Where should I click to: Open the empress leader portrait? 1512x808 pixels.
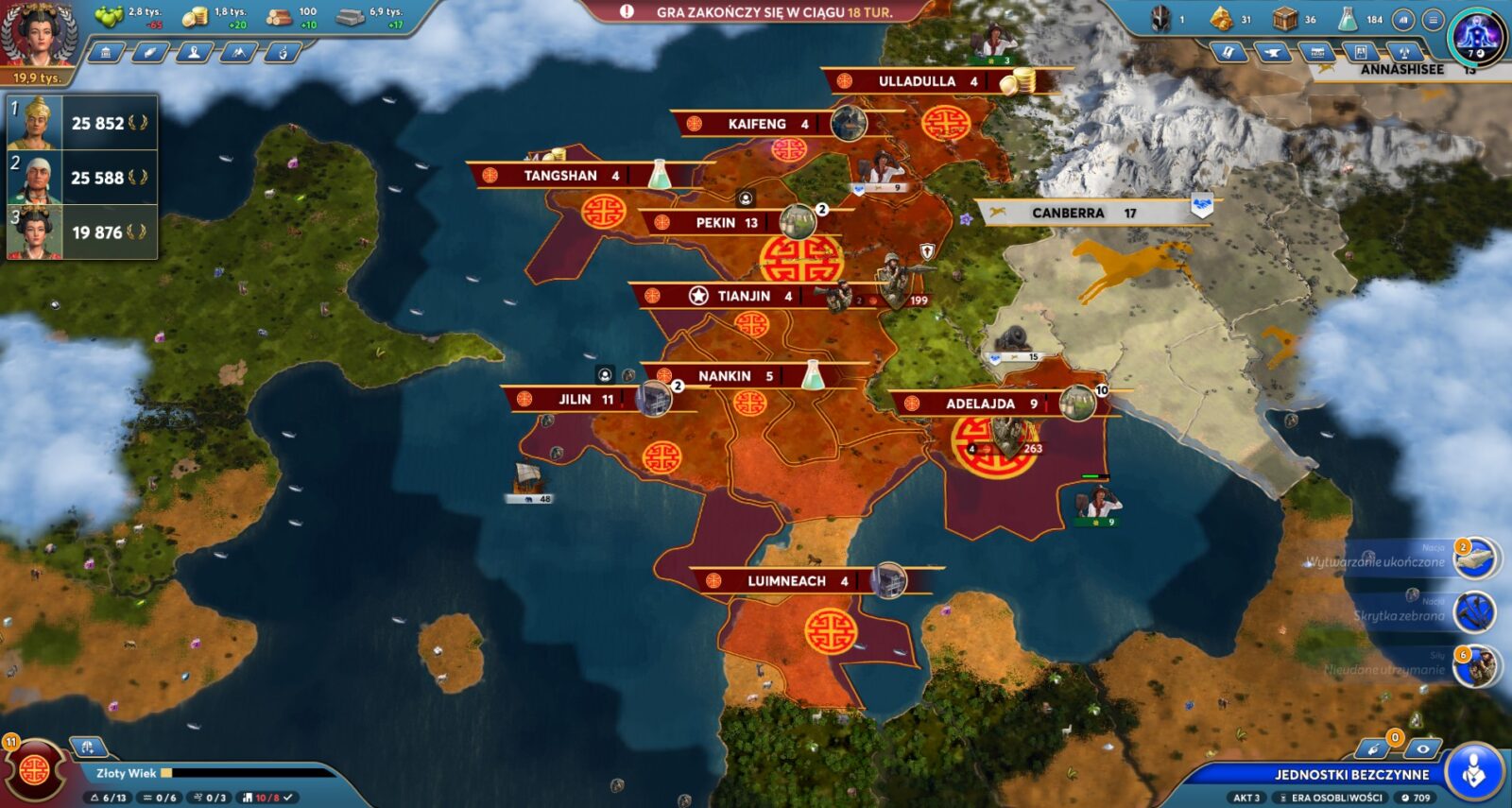(38, 35)
